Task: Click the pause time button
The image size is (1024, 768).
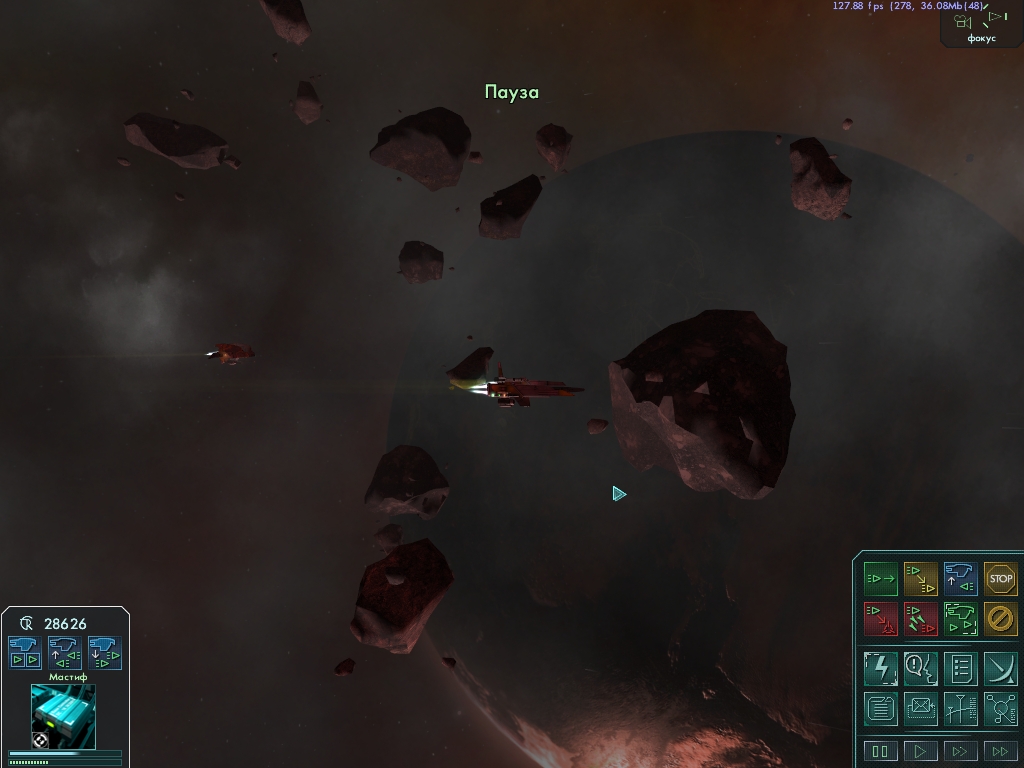Action: click(x=881, y=751)
